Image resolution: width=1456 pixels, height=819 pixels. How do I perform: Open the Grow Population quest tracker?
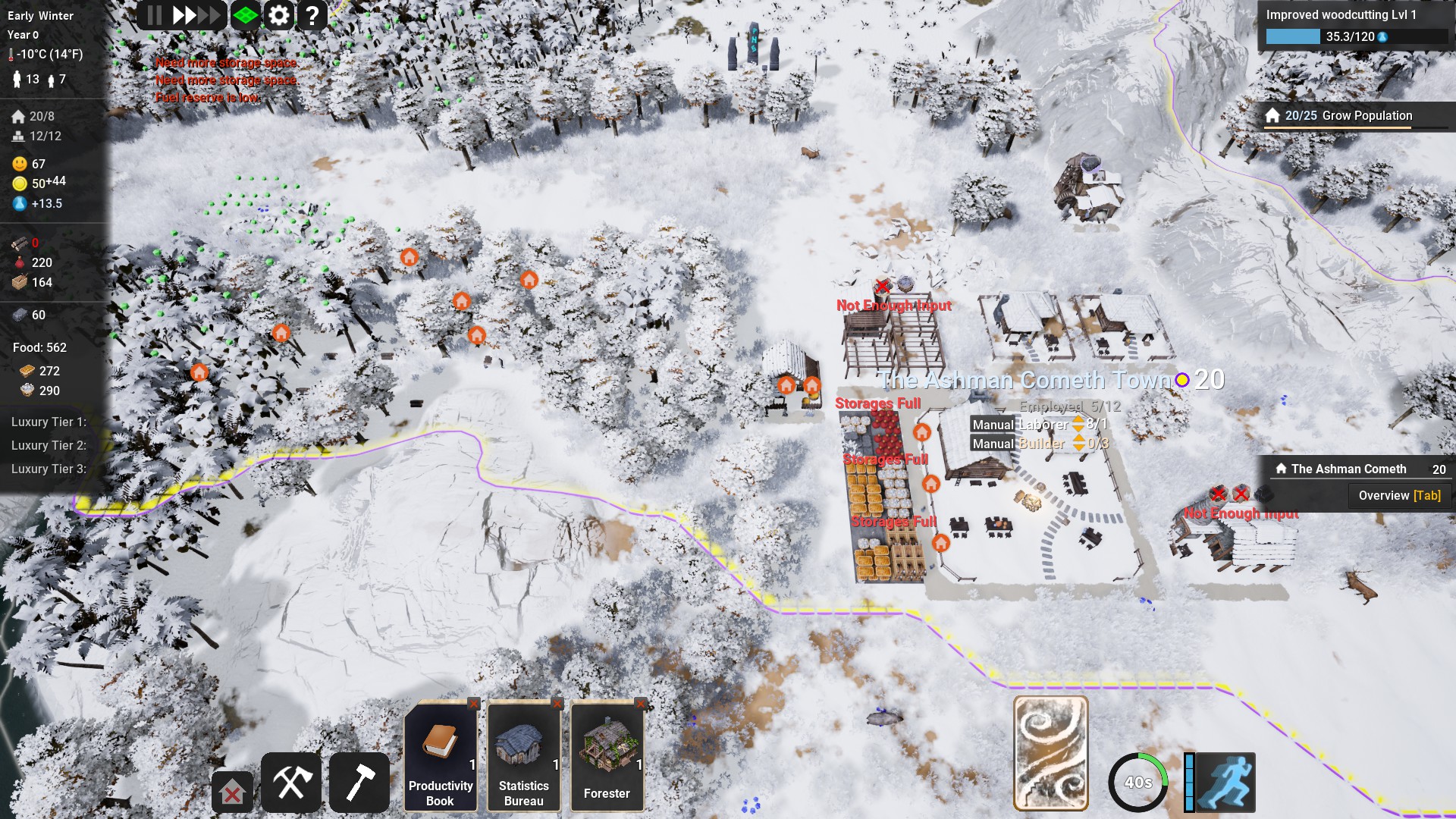tap(1348, 115)
